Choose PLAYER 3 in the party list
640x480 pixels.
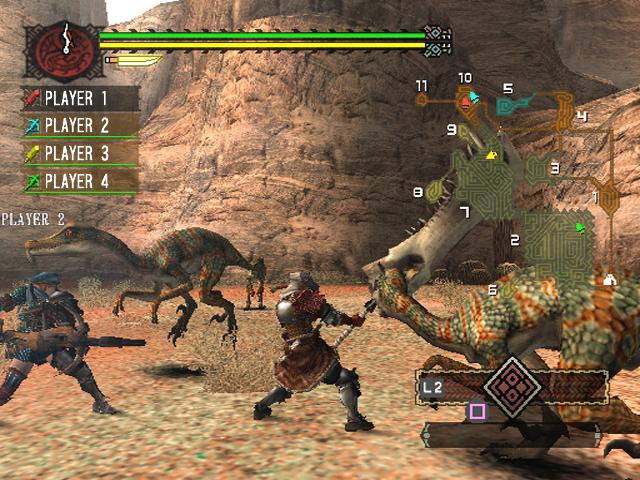(78, 153)
